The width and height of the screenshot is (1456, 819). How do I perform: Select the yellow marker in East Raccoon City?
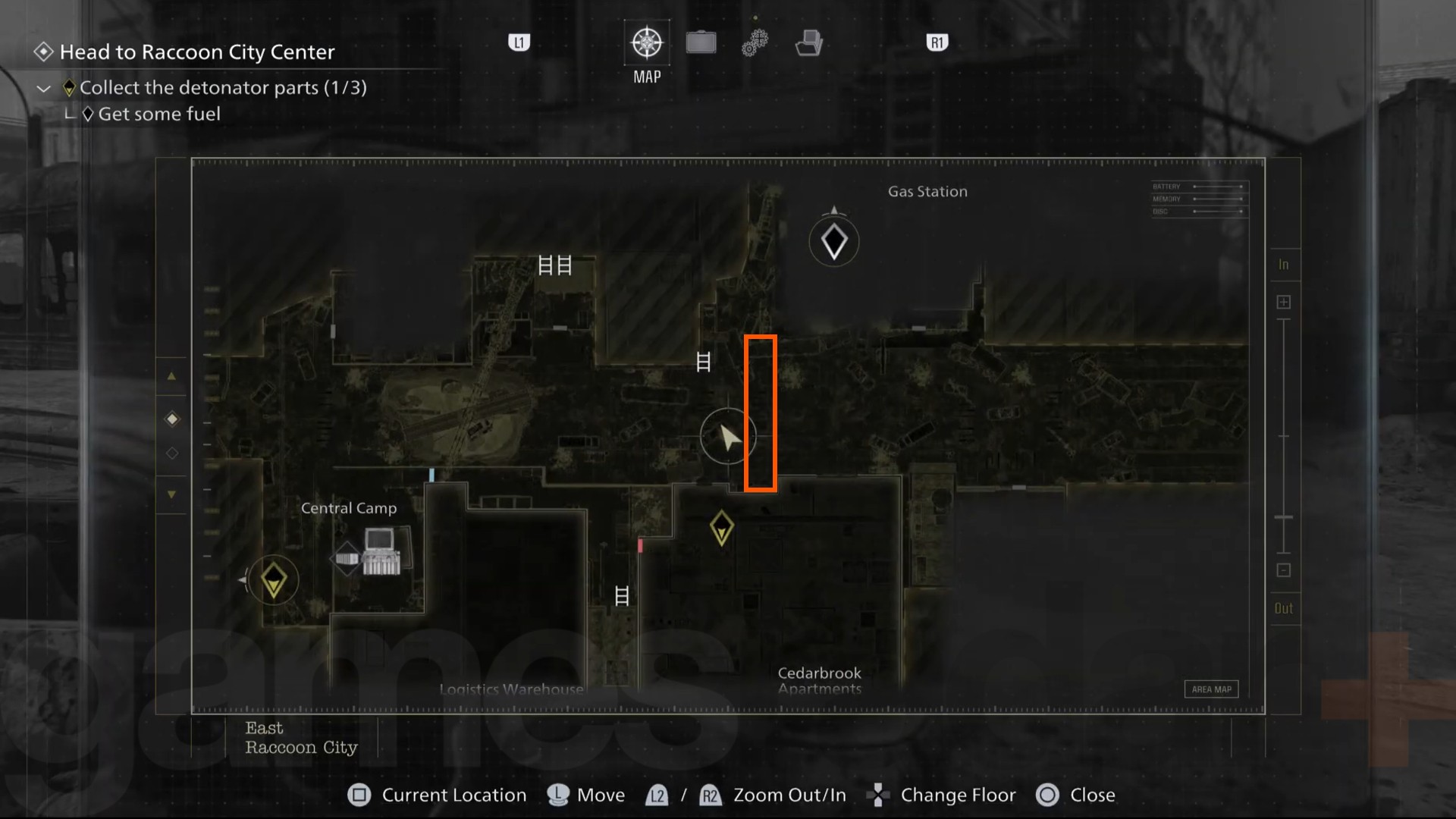click(273, 579)
